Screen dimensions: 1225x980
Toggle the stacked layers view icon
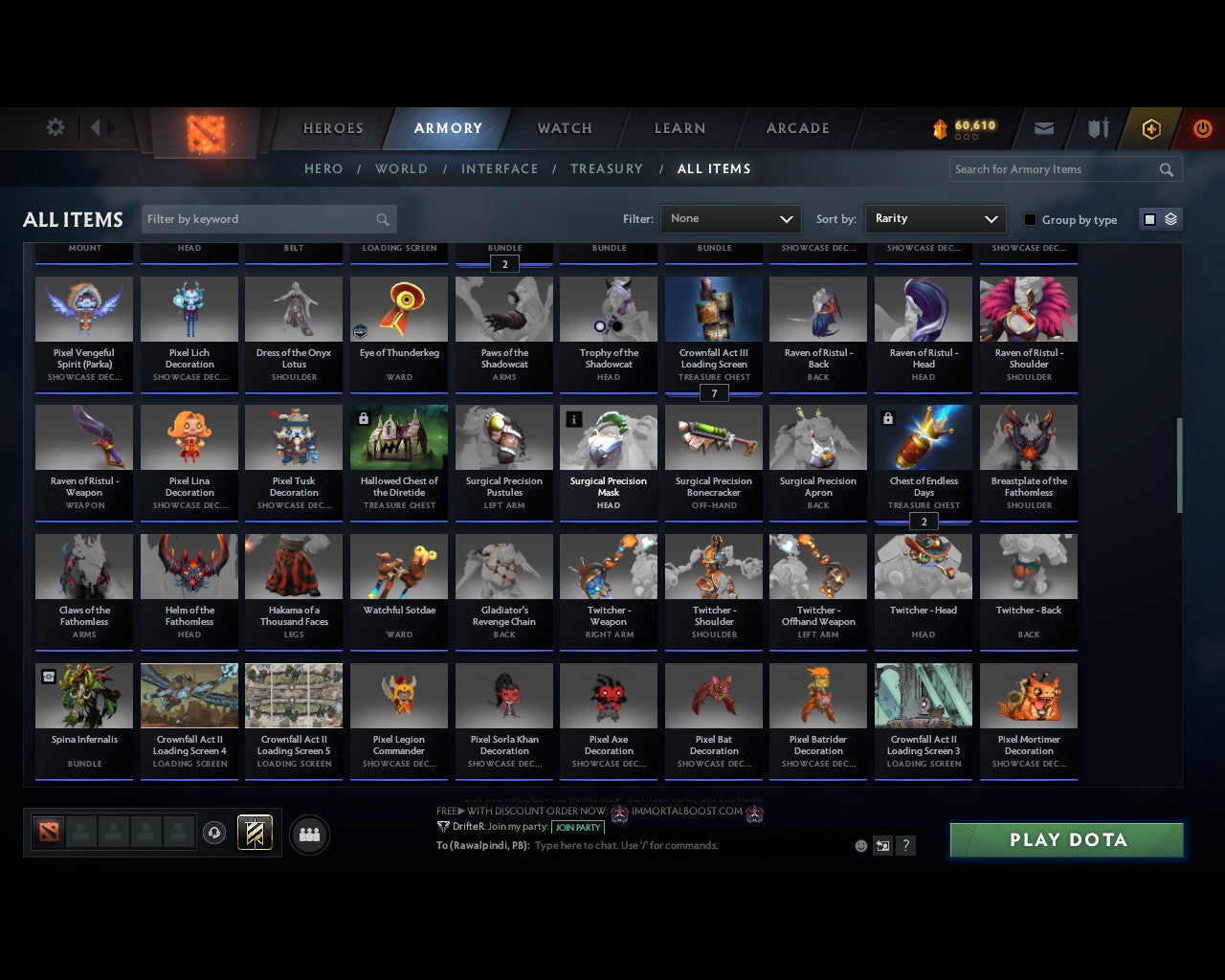tap(1169, 219)
